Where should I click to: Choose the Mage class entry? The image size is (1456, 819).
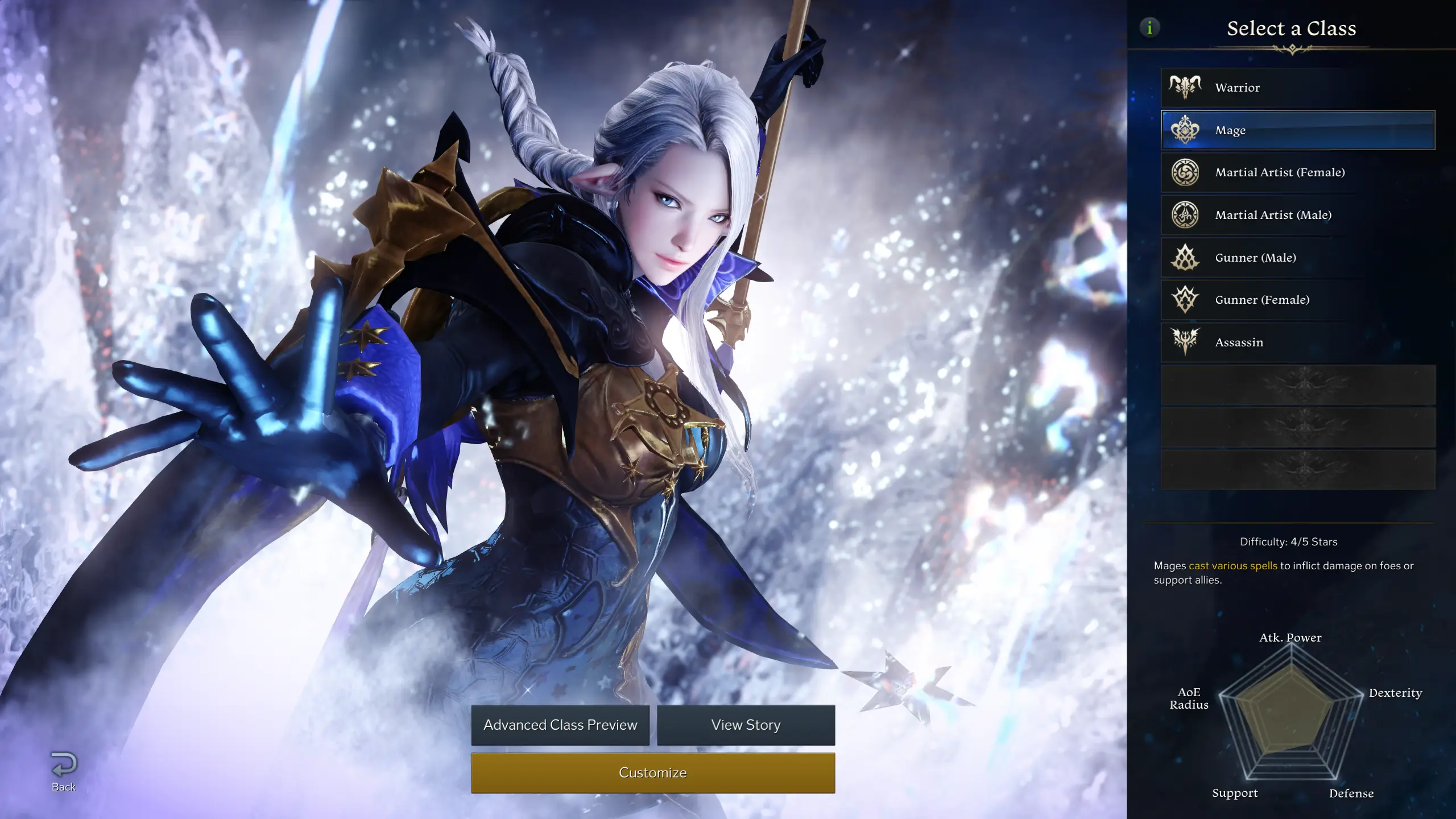(1297, 130)
